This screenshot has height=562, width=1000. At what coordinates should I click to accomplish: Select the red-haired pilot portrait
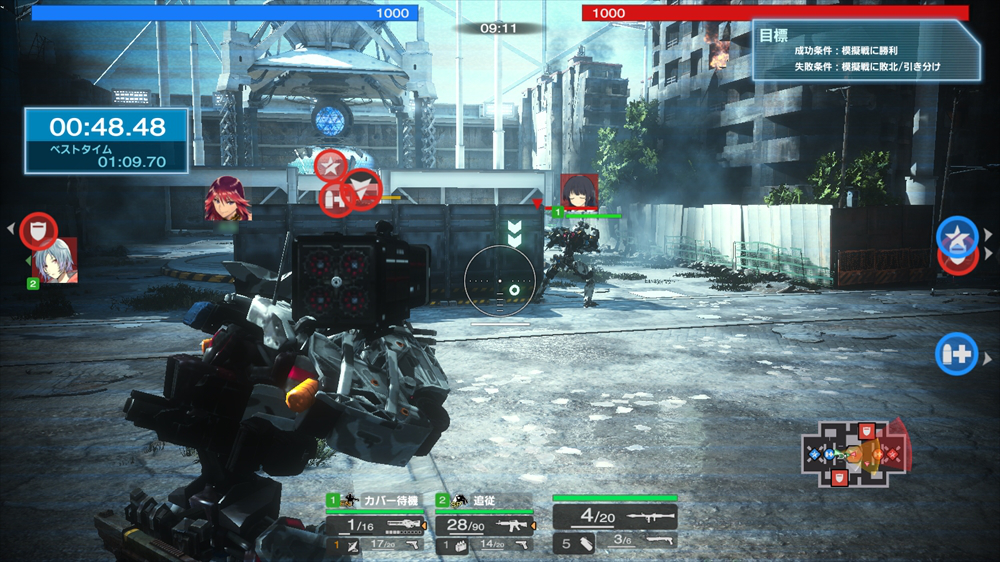227,198
